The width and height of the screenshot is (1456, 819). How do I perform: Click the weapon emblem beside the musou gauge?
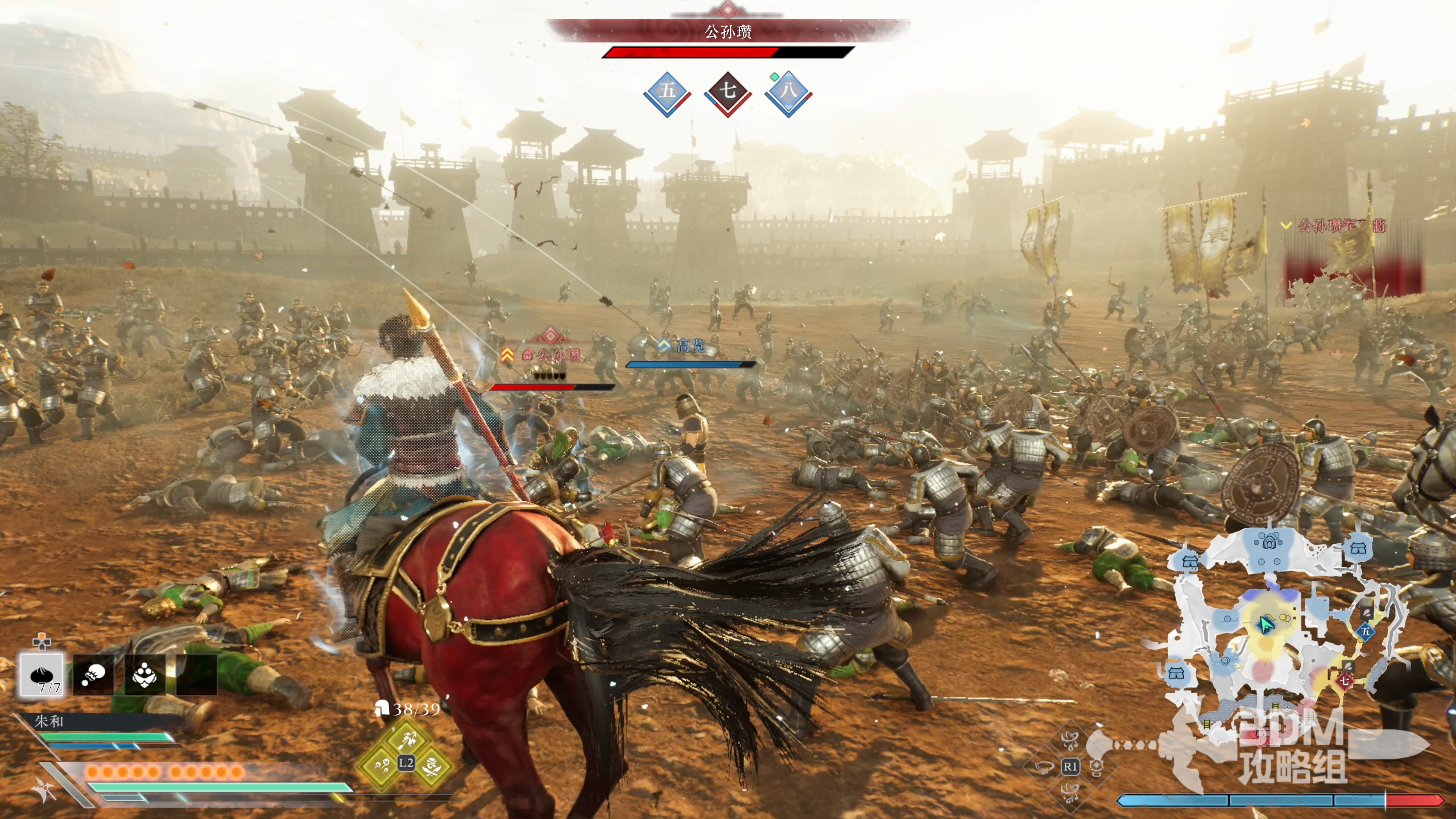tap(45, 789)
